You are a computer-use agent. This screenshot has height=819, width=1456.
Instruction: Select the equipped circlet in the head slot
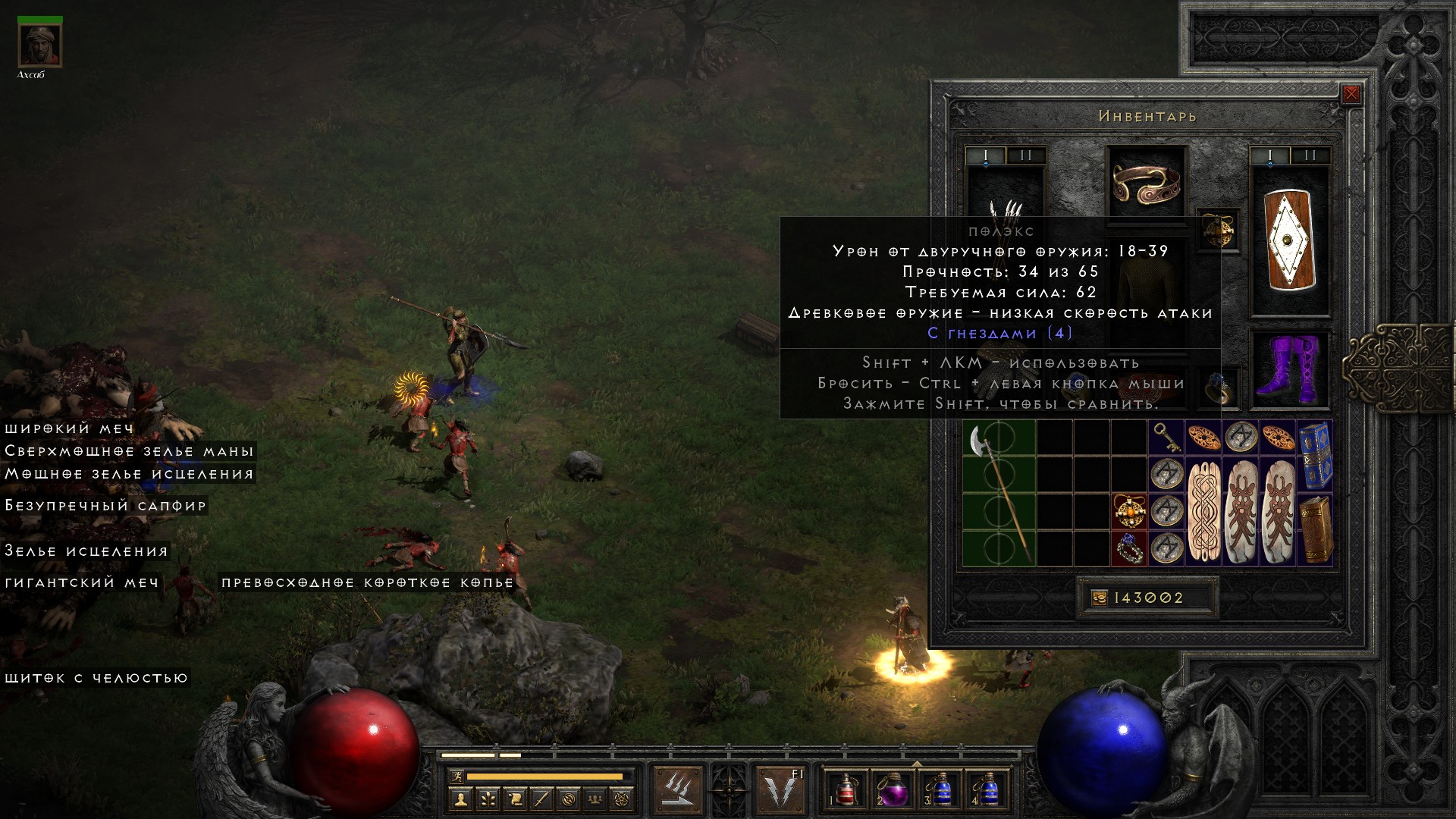pyautogui.click(x=1146, y=183)
